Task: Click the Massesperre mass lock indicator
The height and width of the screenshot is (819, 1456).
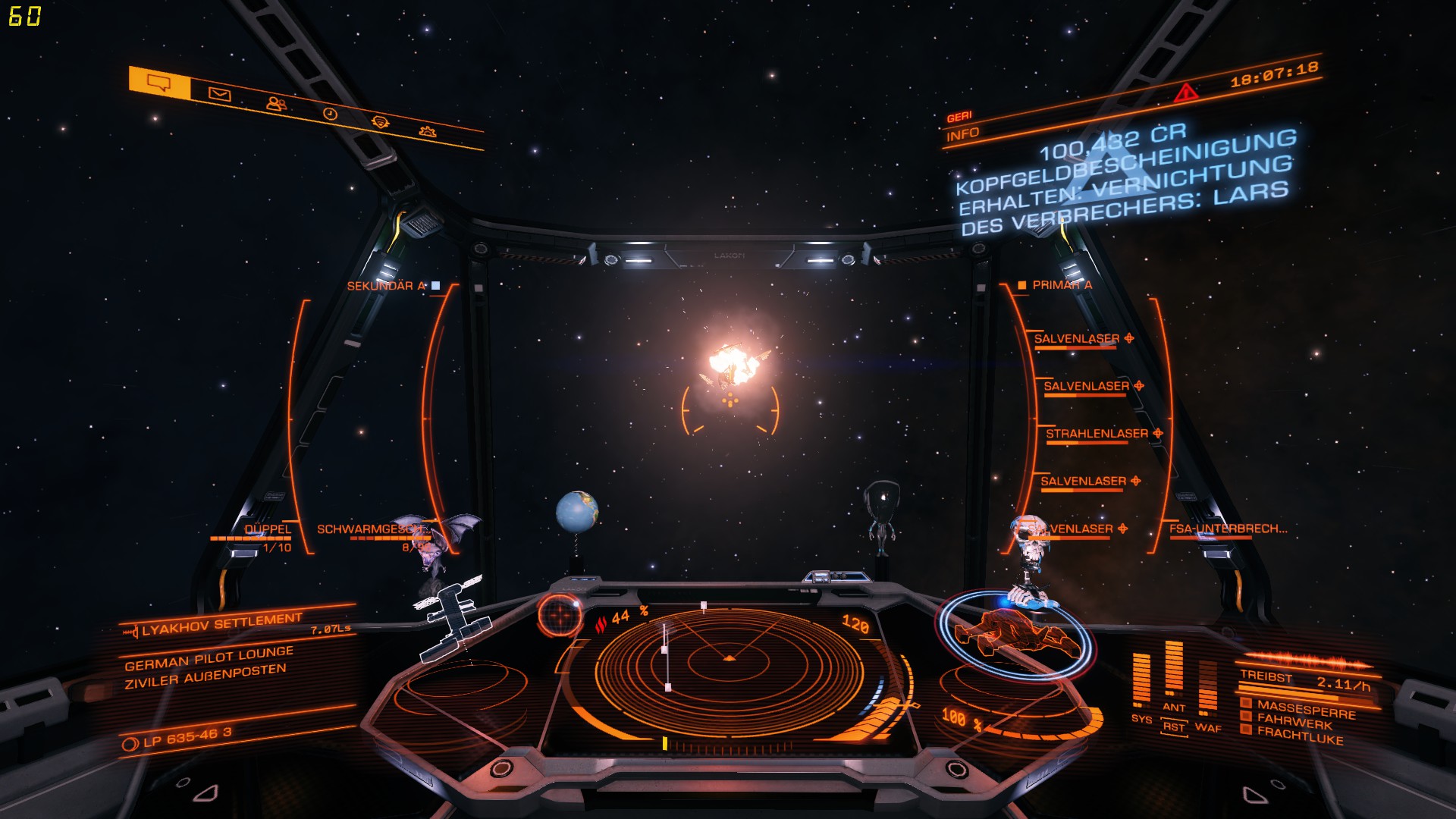Action: pyautogui.click(x=1305, y=711)
